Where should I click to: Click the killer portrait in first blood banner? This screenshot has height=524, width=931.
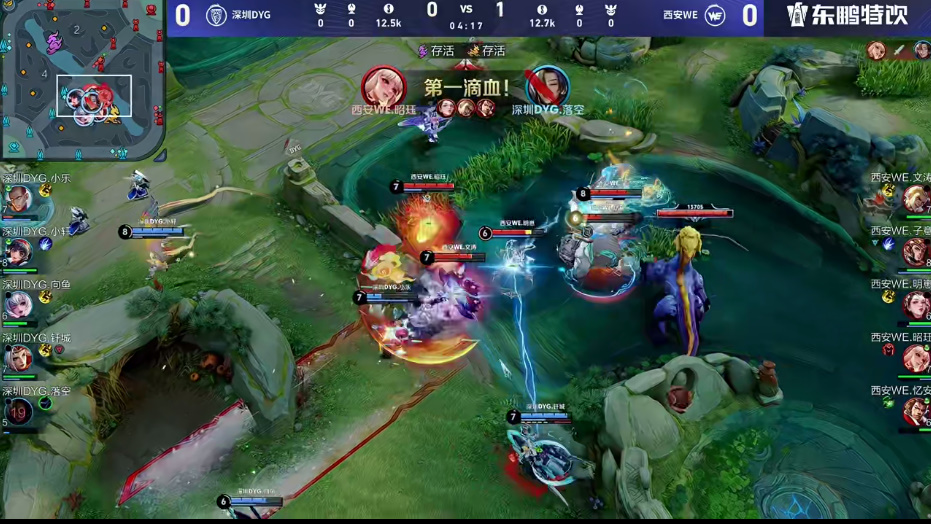point(383,87)
